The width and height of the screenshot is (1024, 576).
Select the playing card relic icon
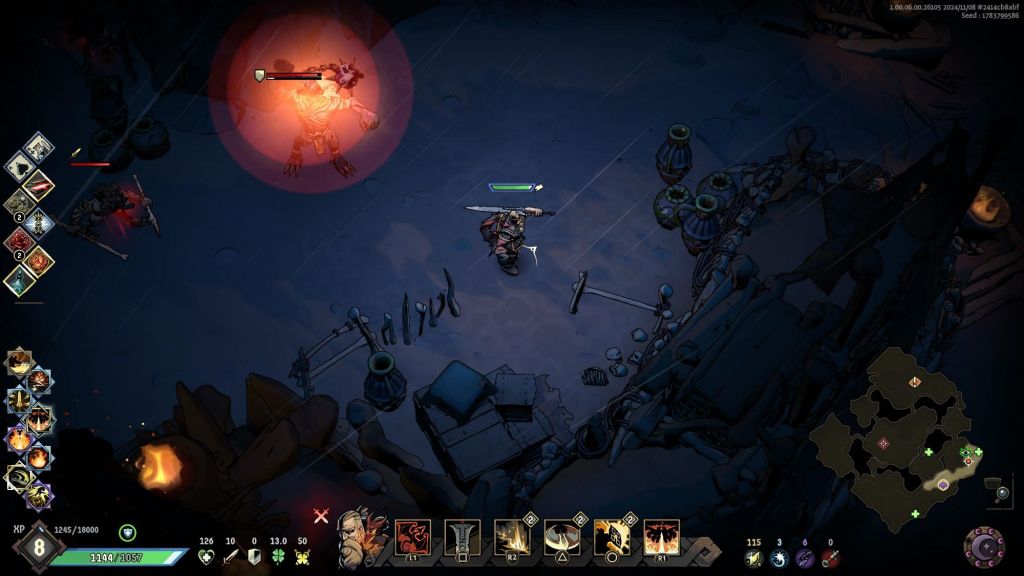[x=38, y=147]
